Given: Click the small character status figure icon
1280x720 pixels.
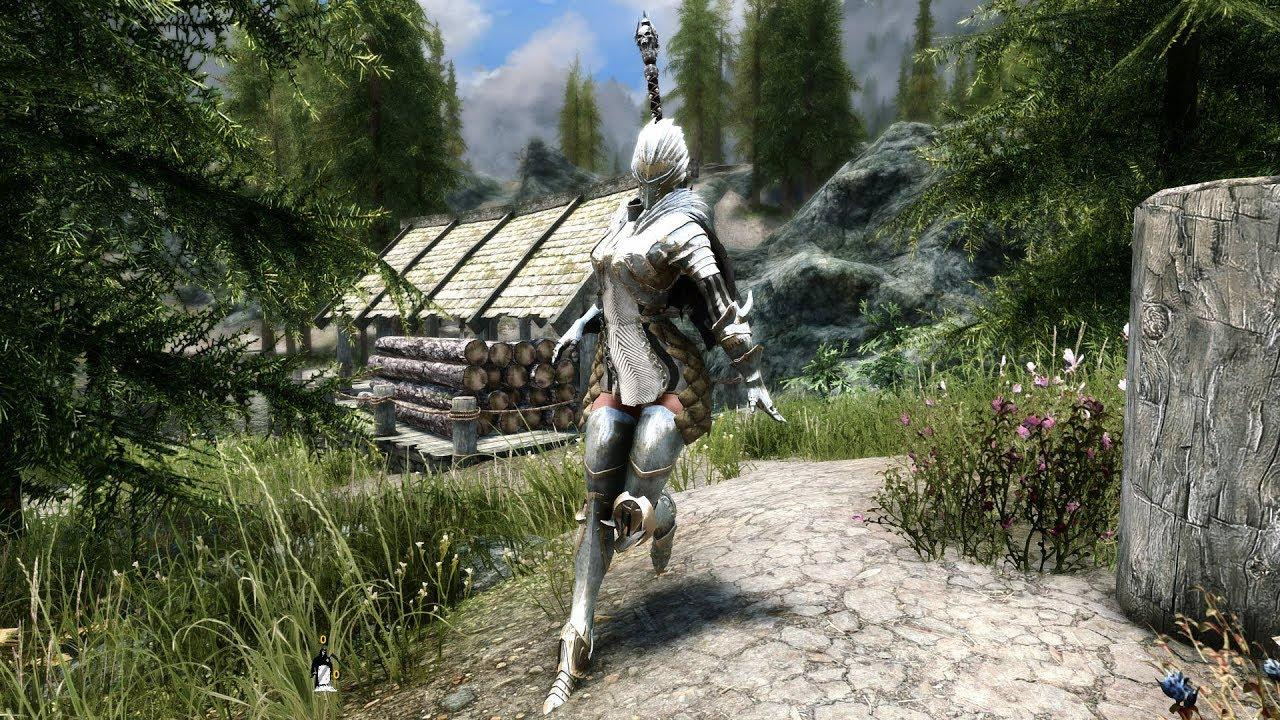Looking at the screenshot, I should tap(323, 669).
